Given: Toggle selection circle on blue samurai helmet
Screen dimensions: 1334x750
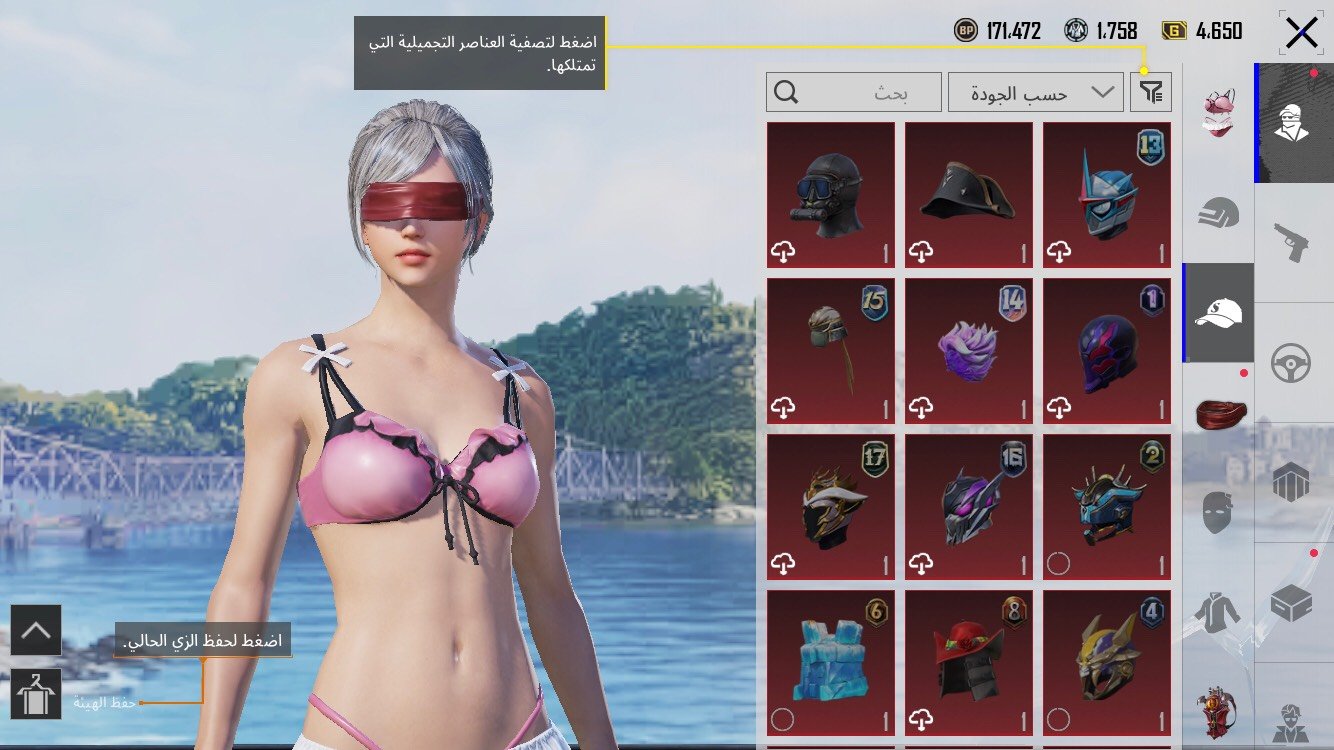Looking at the screenshot, I should (1060, 562).
